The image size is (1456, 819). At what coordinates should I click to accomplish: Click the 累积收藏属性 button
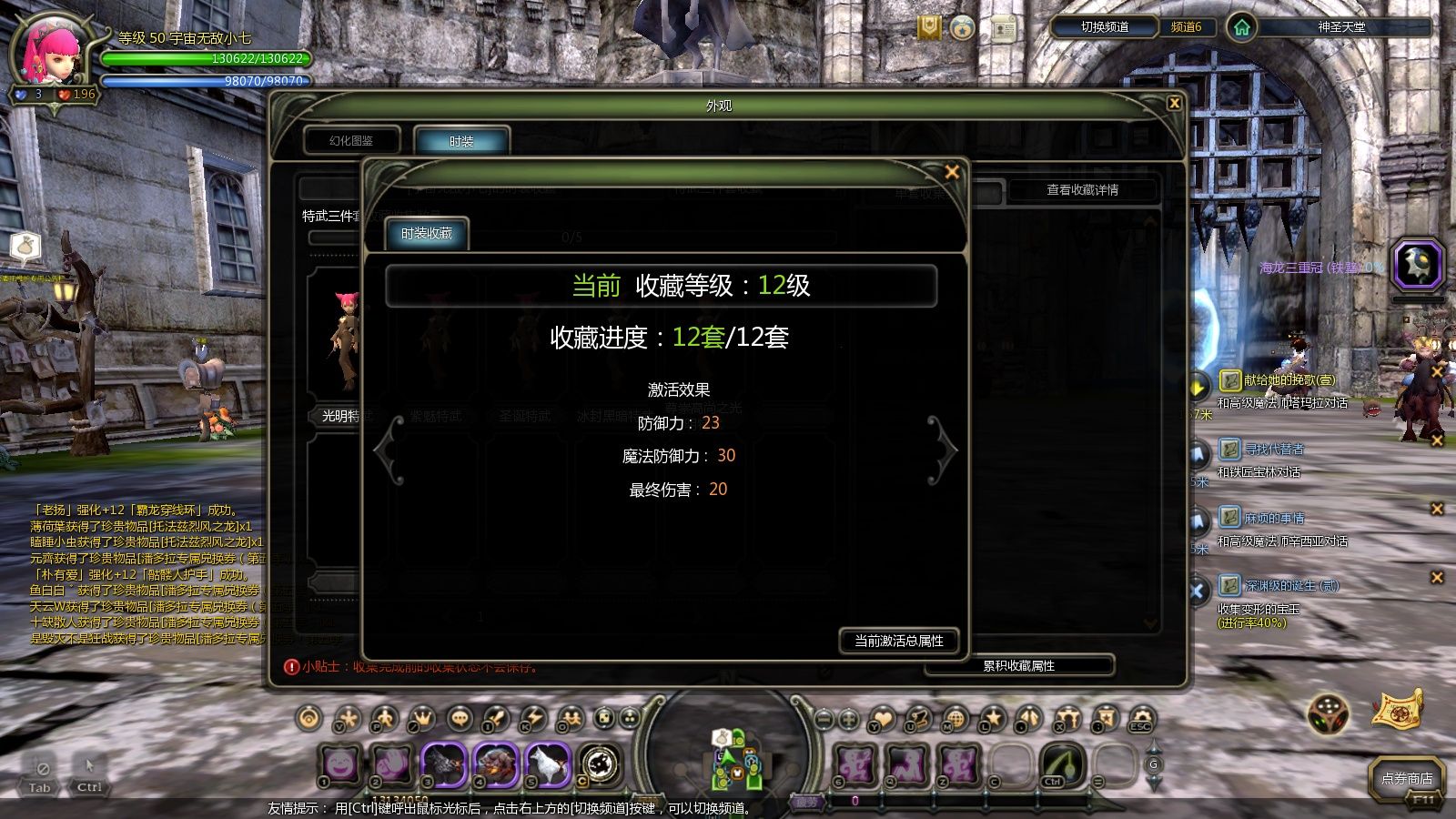pos(1018,666)
